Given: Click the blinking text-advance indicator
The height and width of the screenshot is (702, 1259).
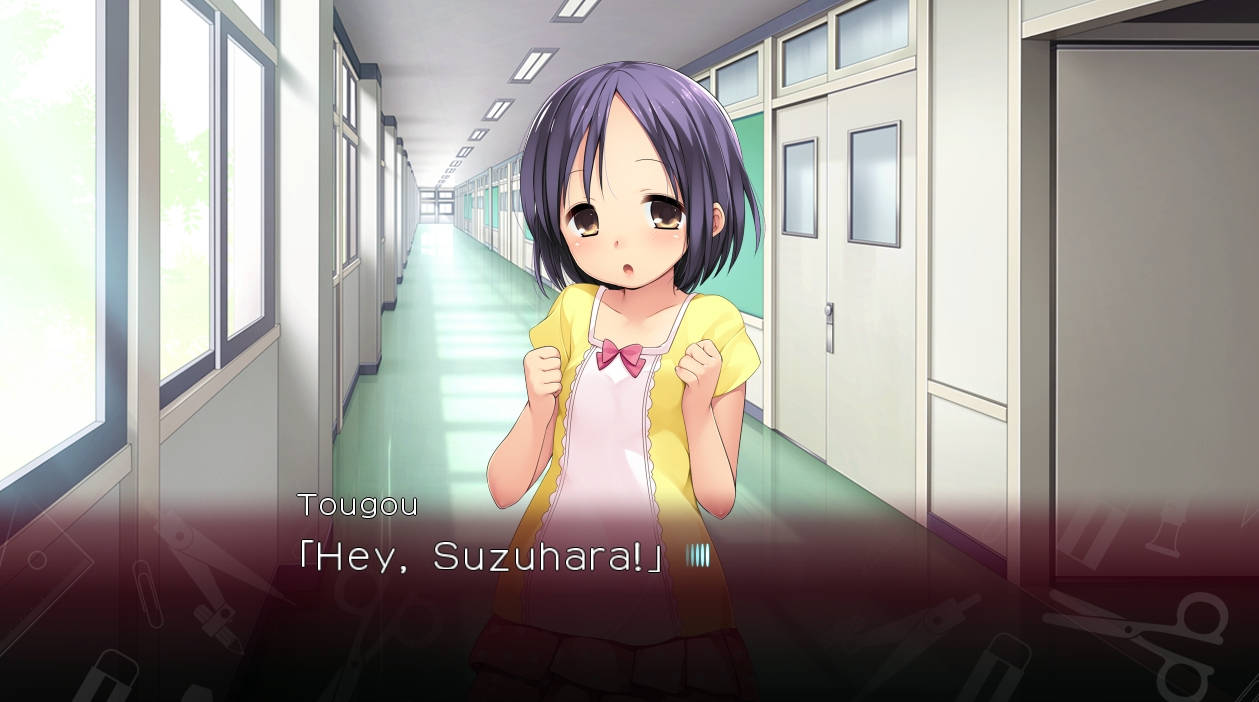Looking at the screenshot, I should (697, 557).
